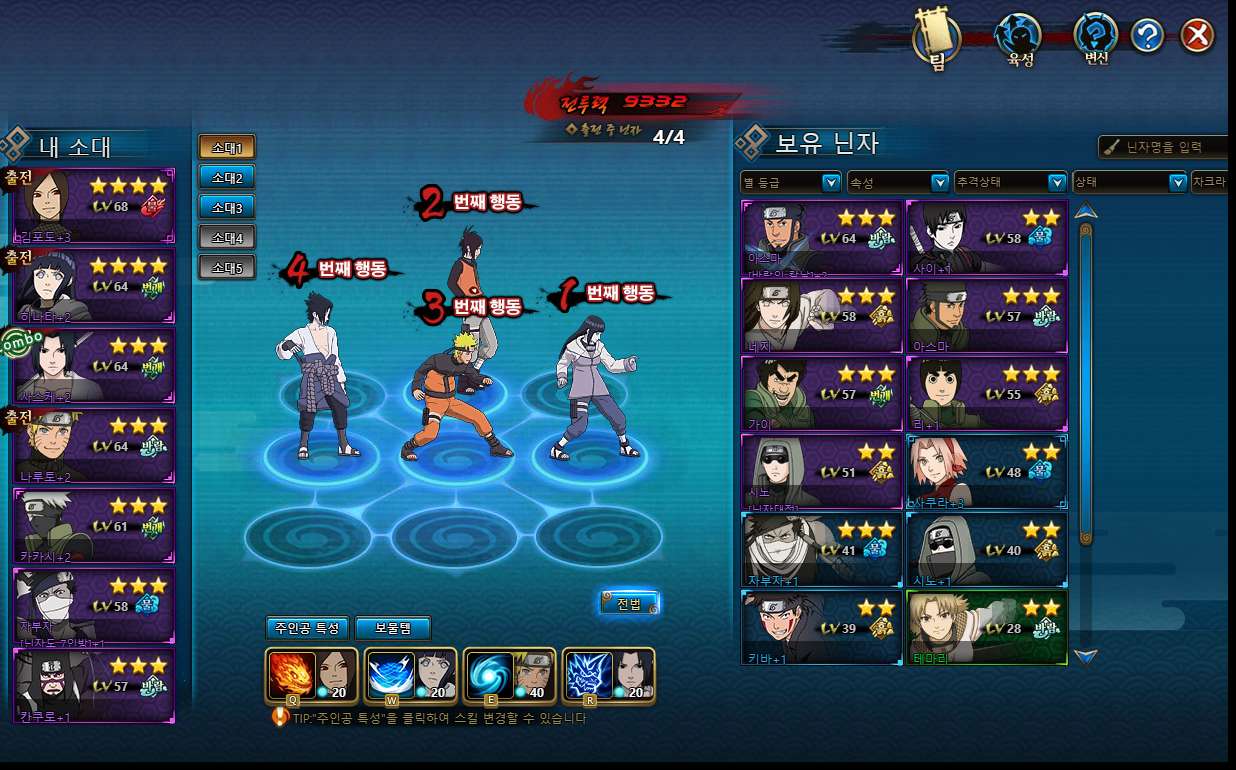1236x770 pixels.
Task: Open the help question mark button
Action: [1147, 37]
